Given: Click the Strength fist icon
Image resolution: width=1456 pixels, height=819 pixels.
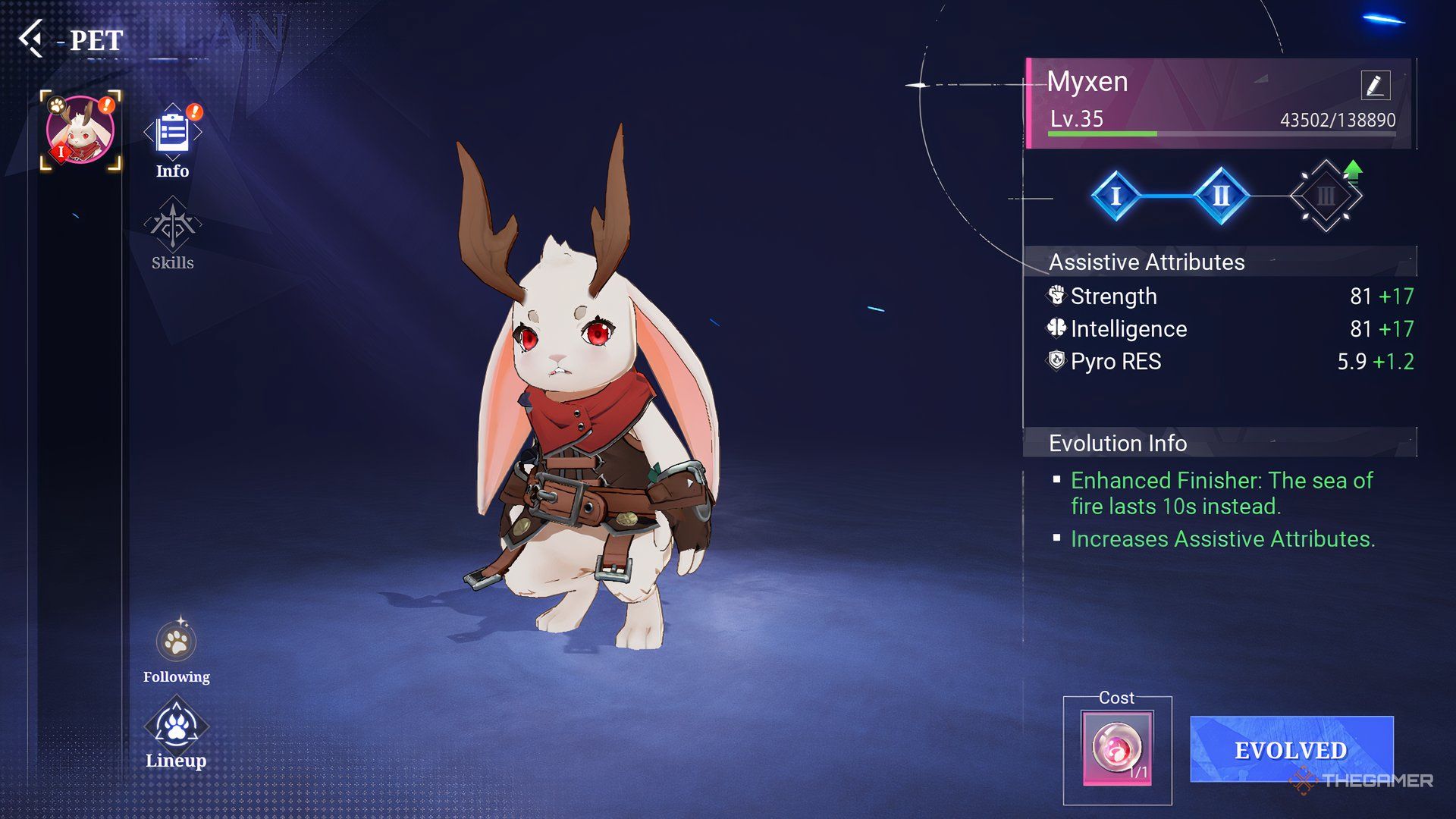Looking at the screenshot, I should pos(1059,297).
